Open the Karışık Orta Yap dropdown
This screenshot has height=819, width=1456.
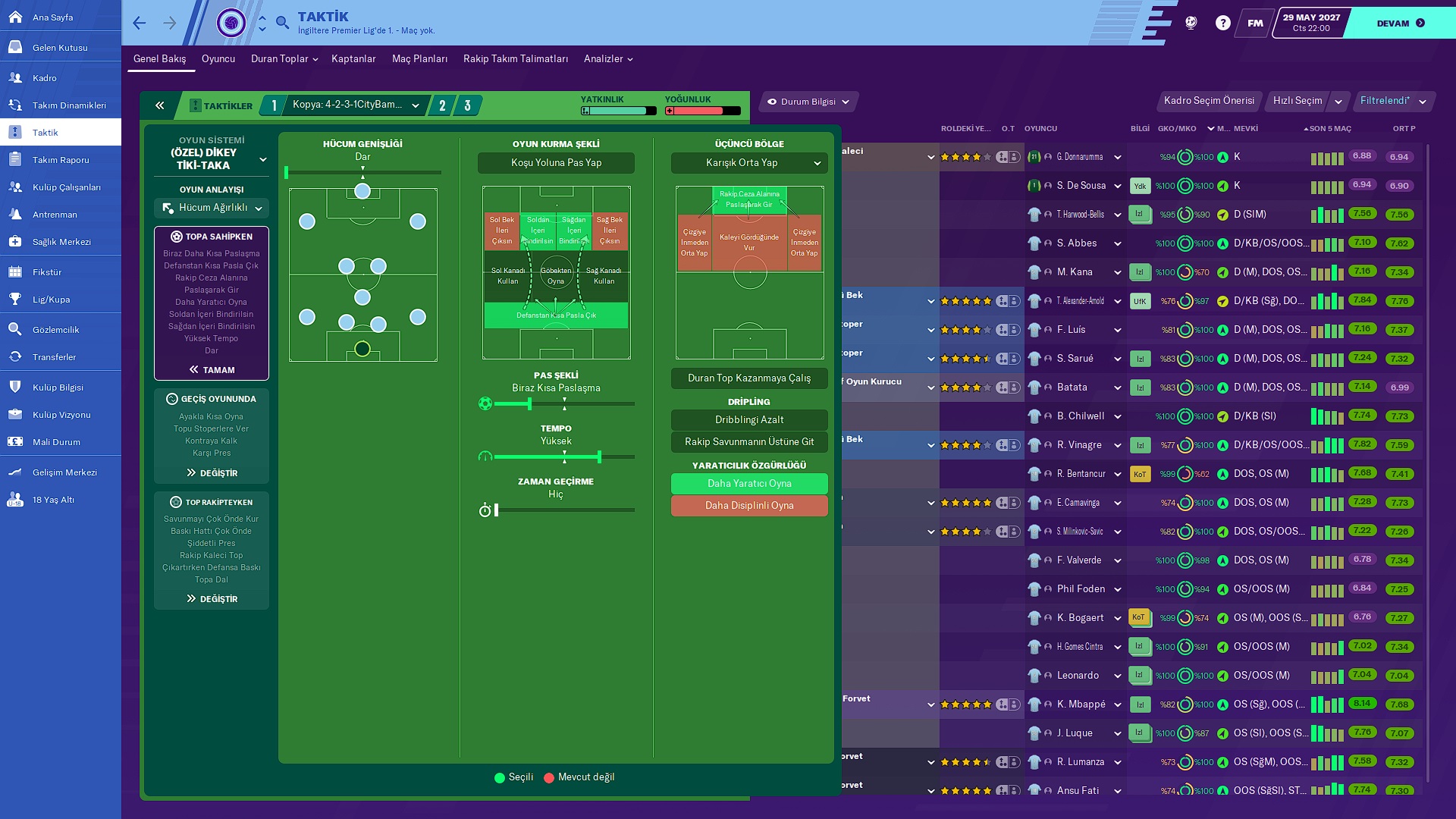tap(749, 163)
